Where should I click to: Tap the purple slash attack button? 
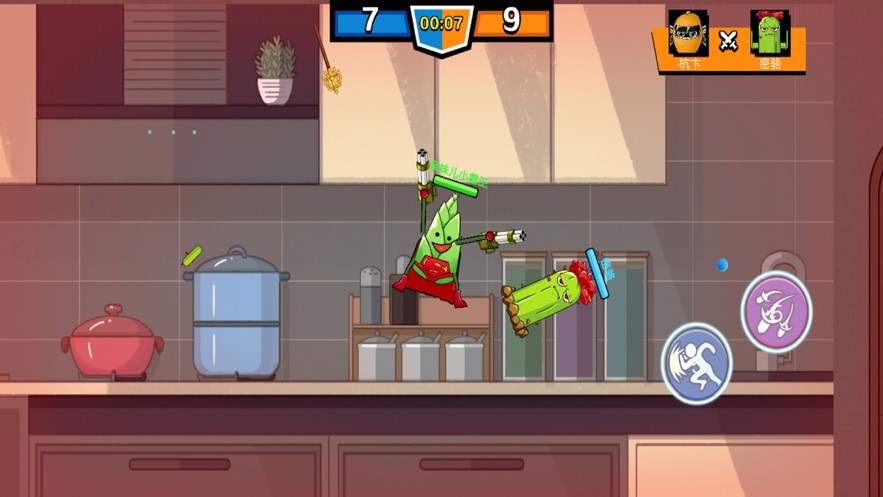(776, 311)
